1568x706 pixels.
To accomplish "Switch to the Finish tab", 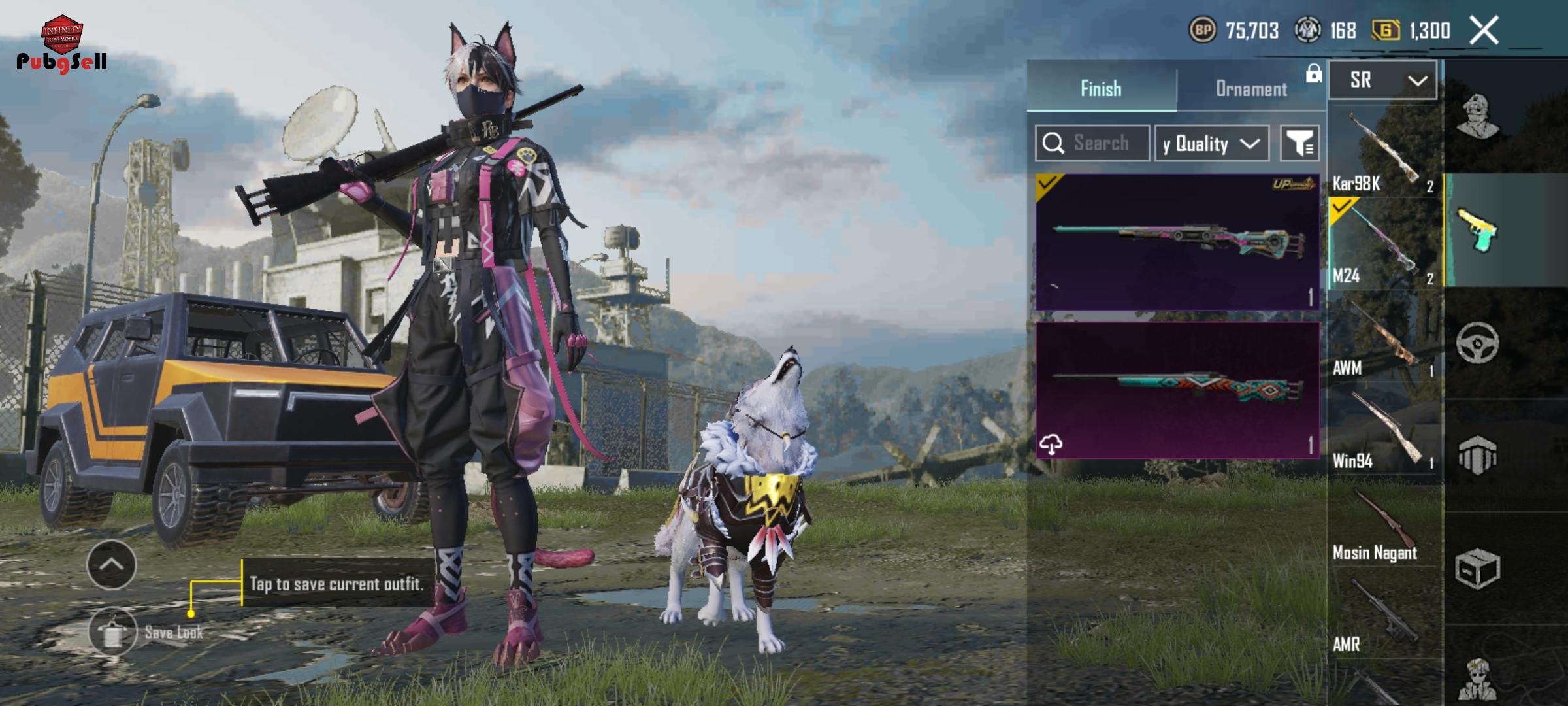I will [1102, 88].
